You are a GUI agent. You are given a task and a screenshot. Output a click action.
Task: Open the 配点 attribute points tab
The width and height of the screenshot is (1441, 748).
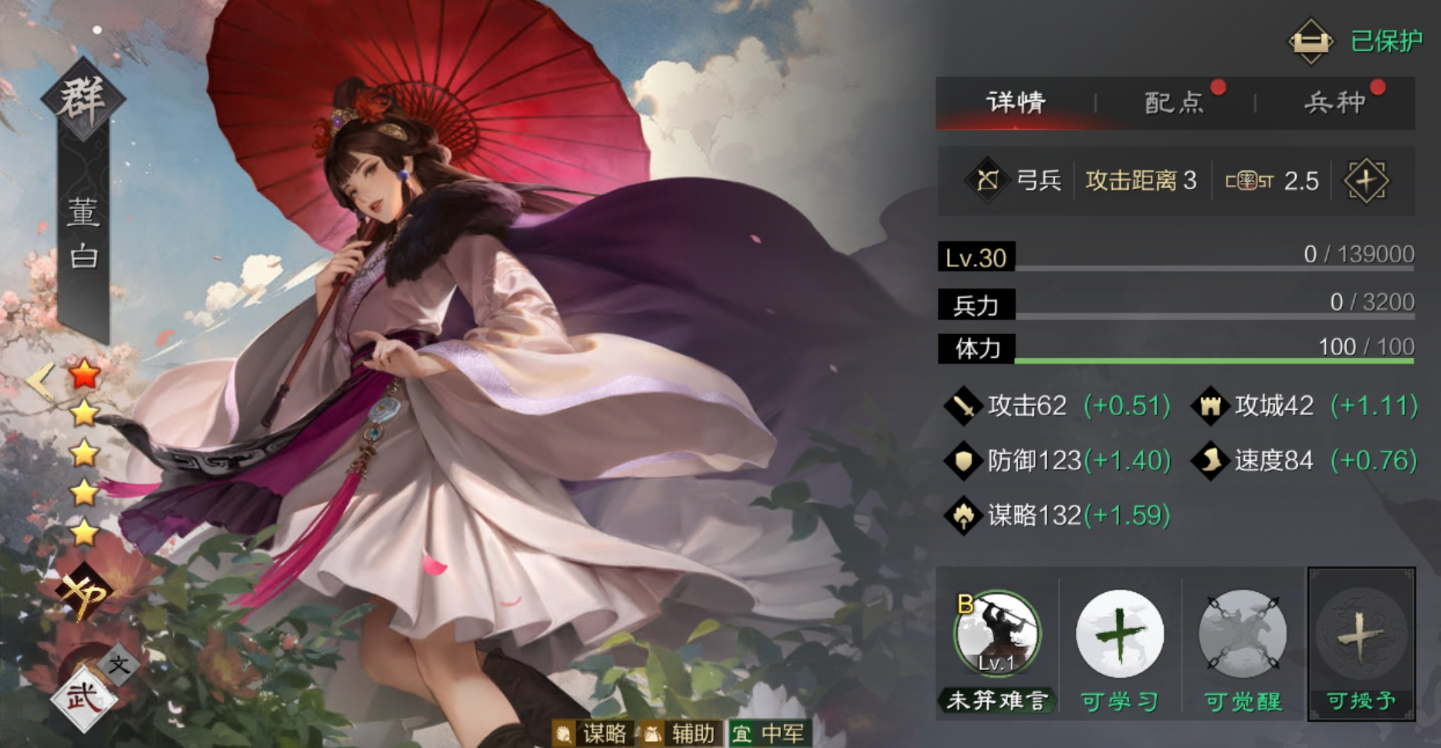tap(1174, 102)
